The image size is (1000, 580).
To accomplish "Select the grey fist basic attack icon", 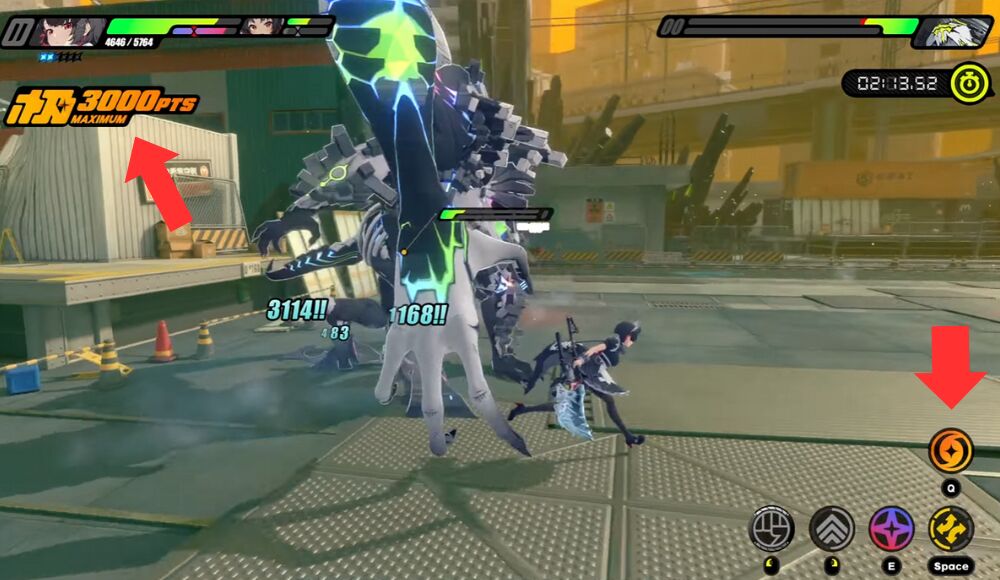I will pyautogui.click(x=771, y=528).
